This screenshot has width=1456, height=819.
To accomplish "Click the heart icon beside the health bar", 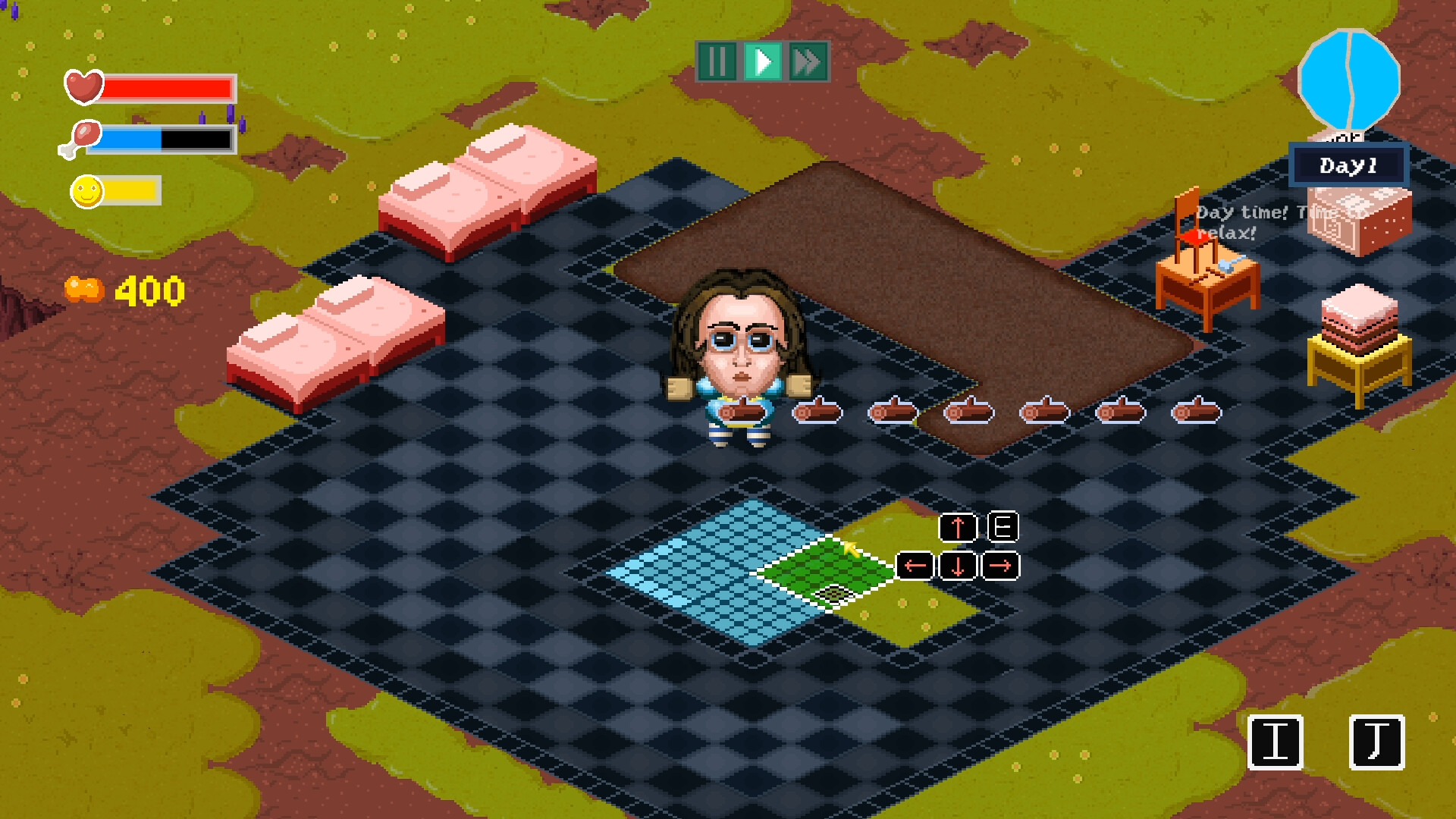I will pos(83,86).
